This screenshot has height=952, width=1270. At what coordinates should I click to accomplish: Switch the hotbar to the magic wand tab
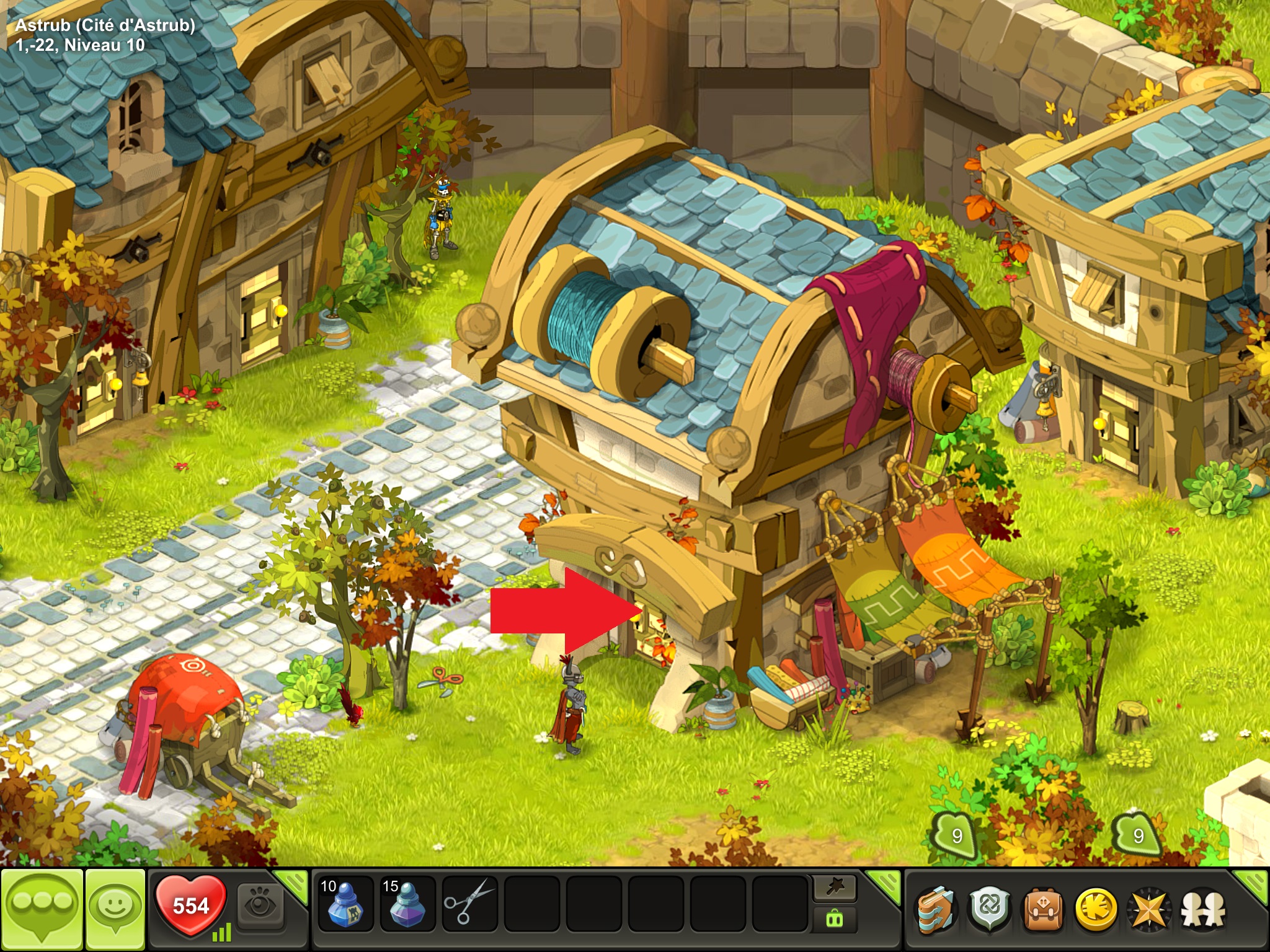pos(834,888)
